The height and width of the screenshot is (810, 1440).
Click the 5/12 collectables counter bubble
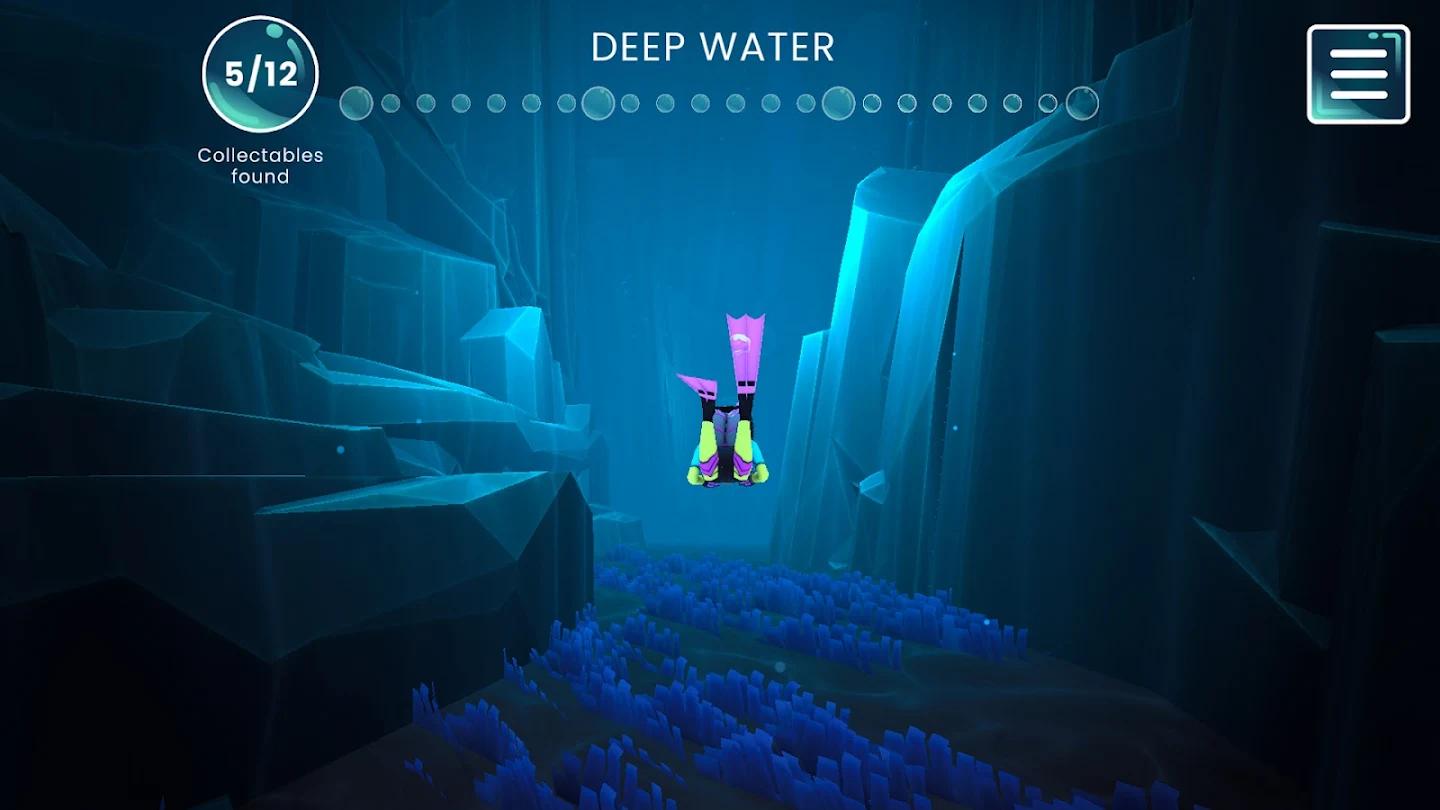260,75
